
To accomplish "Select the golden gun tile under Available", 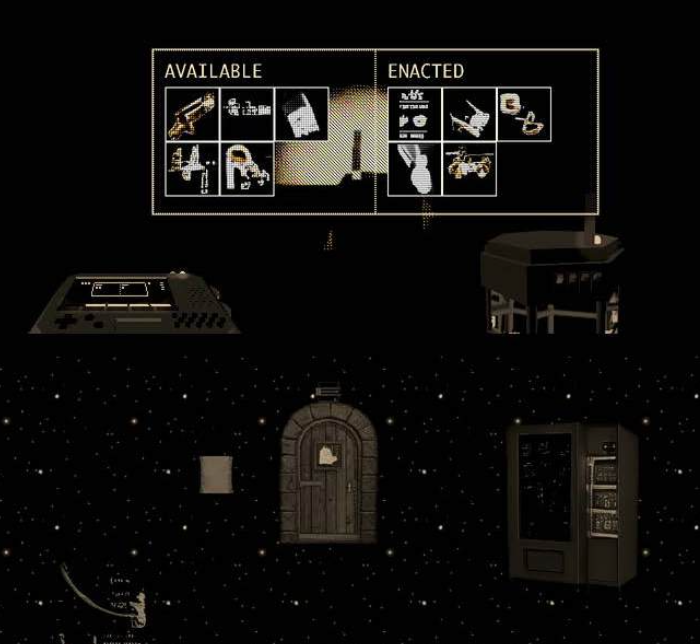I will coord(192,114).
